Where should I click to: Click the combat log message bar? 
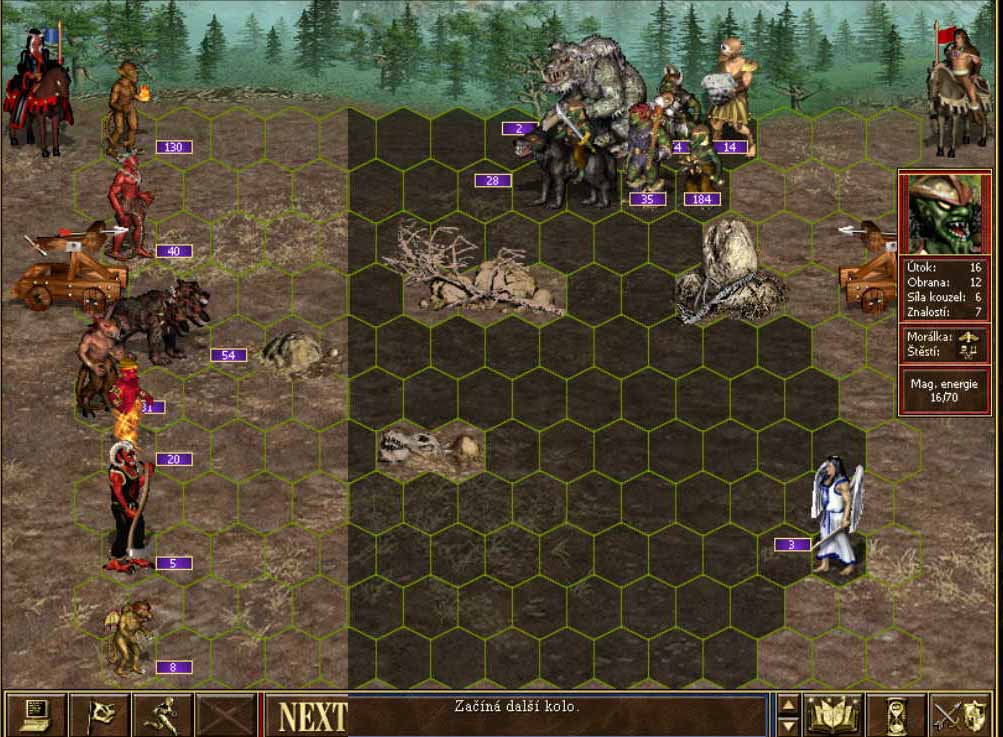[x=558, y=714]
